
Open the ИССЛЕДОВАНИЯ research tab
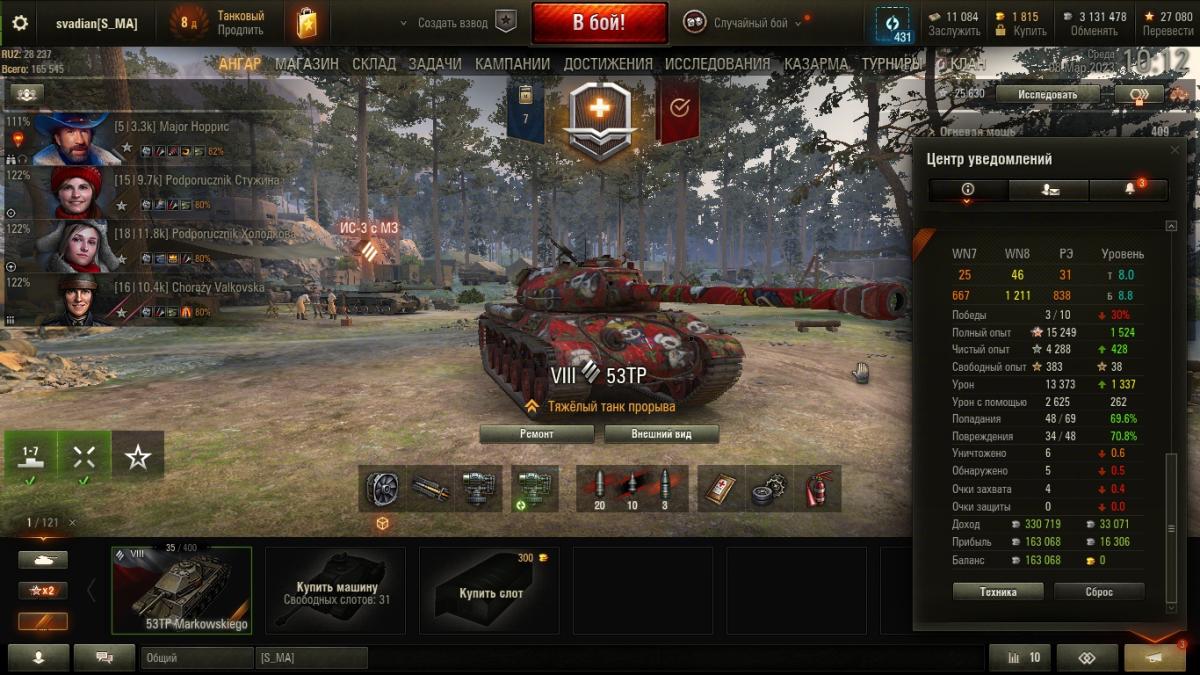(717, 64)
